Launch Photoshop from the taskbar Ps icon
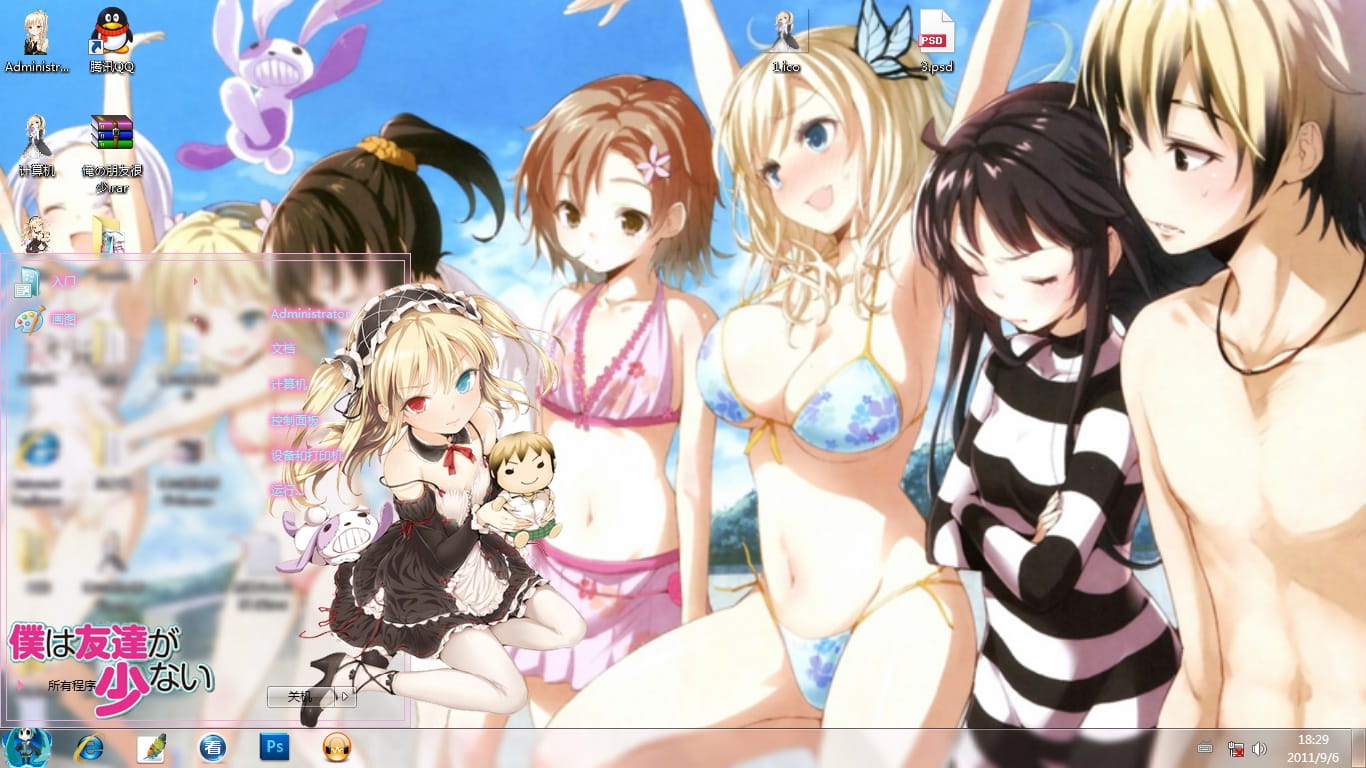This screenshot has height=768, width=1366. click(x=275, y=748)
